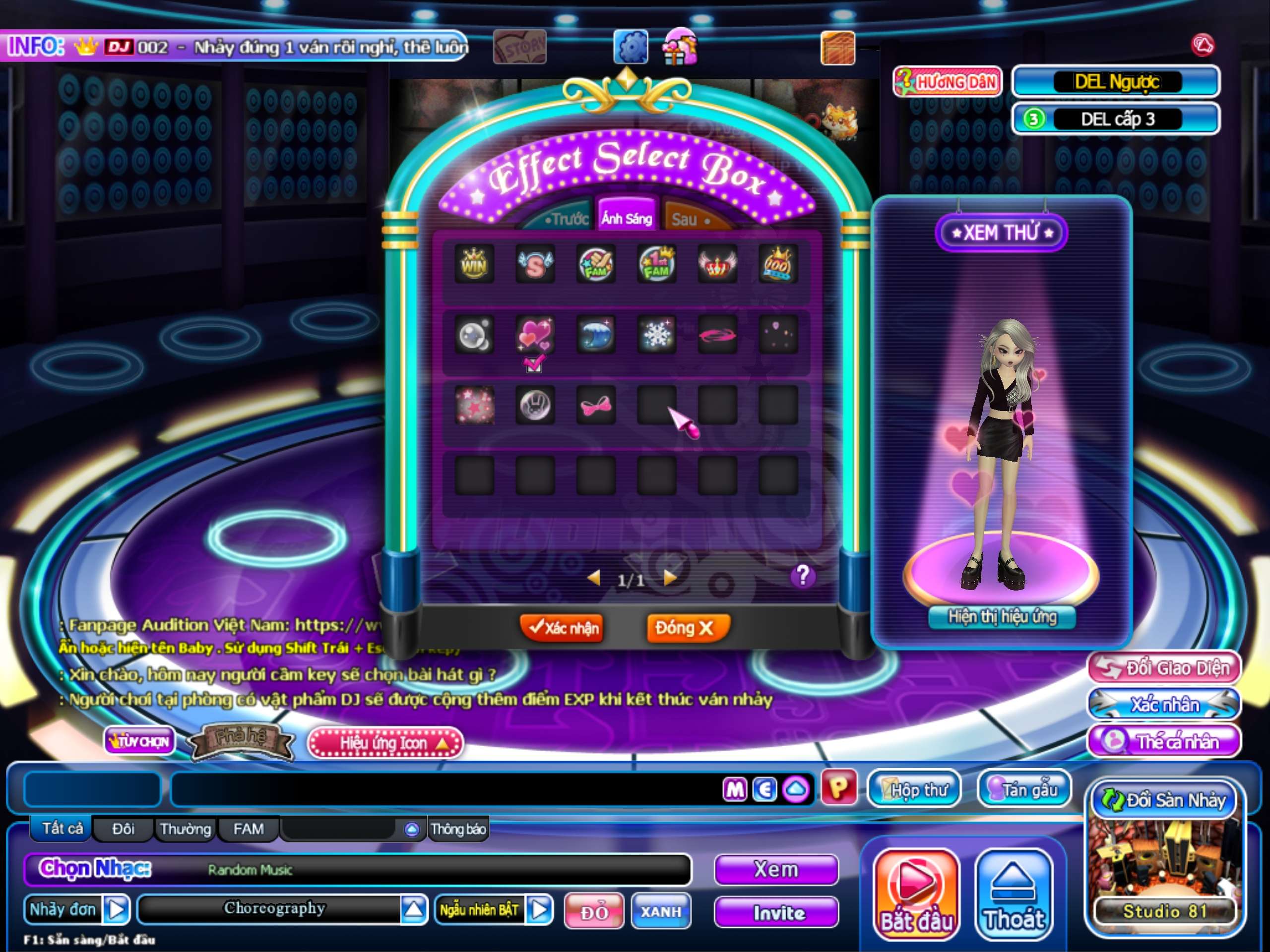The height and width of the screenshot is (952, 1270).
Task: Open the Hộp thư mailbox
Action: [x=913, y=790]
